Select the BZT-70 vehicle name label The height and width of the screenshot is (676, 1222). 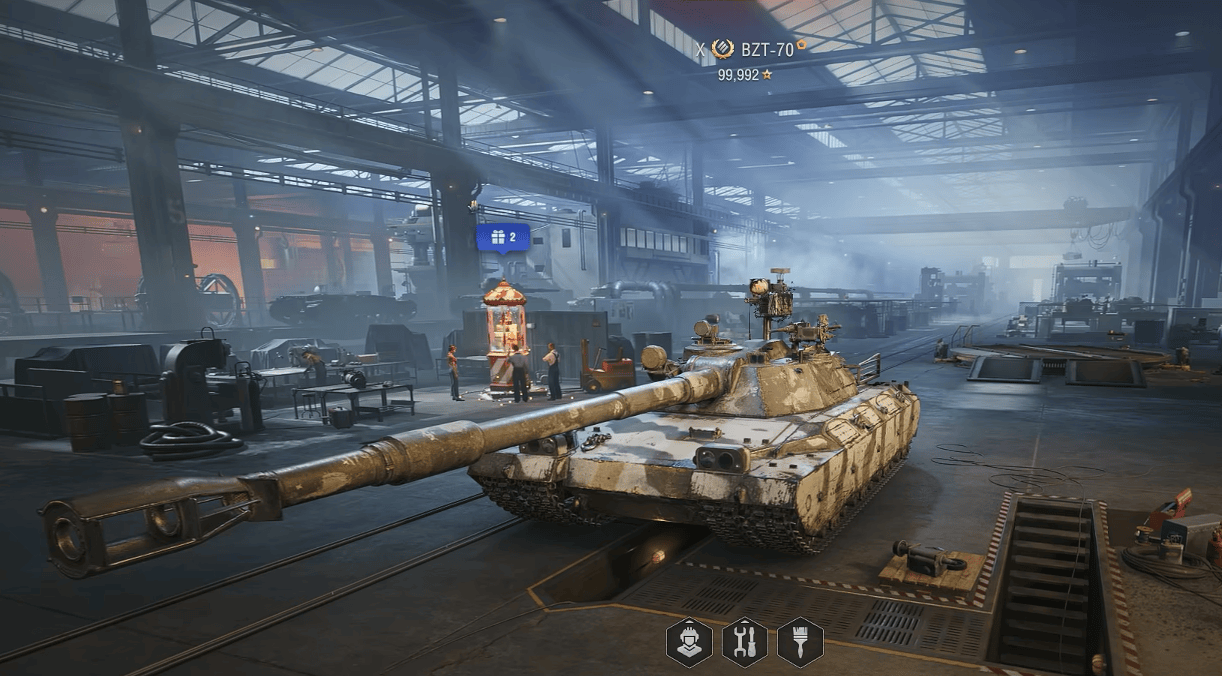(766, 49)
